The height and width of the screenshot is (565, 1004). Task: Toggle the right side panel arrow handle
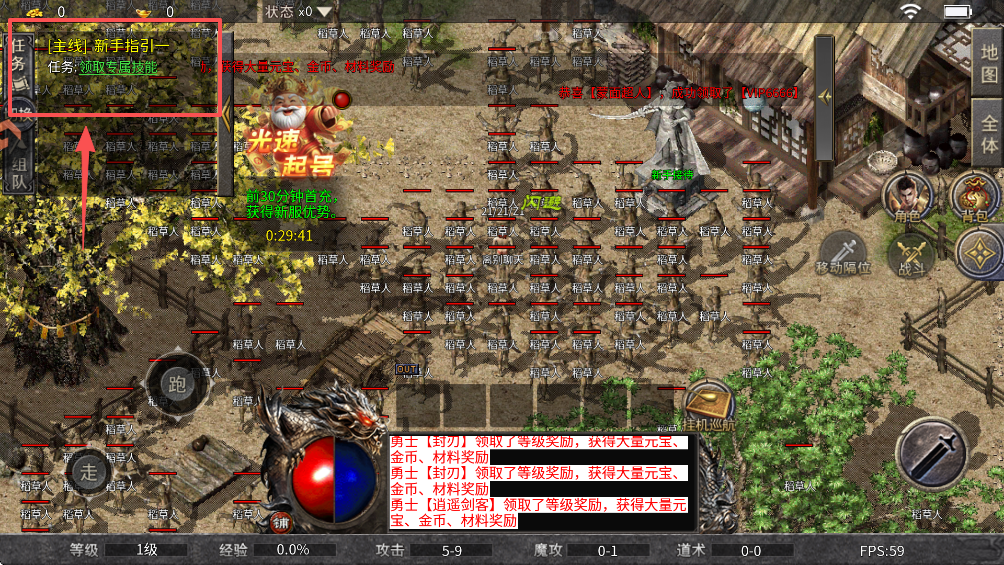[824, 97]
